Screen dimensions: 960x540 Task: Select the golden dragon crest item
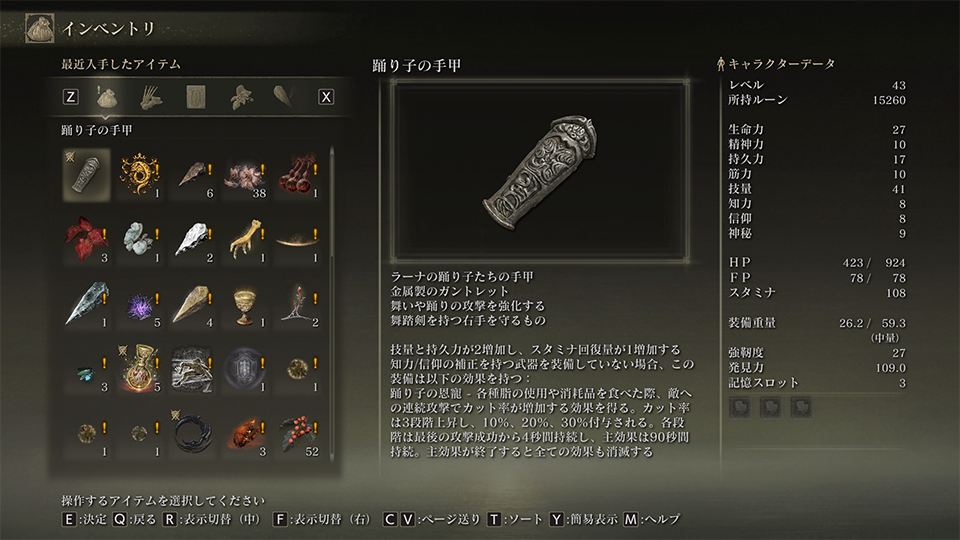pyautogui.click(x=139, y=174)
